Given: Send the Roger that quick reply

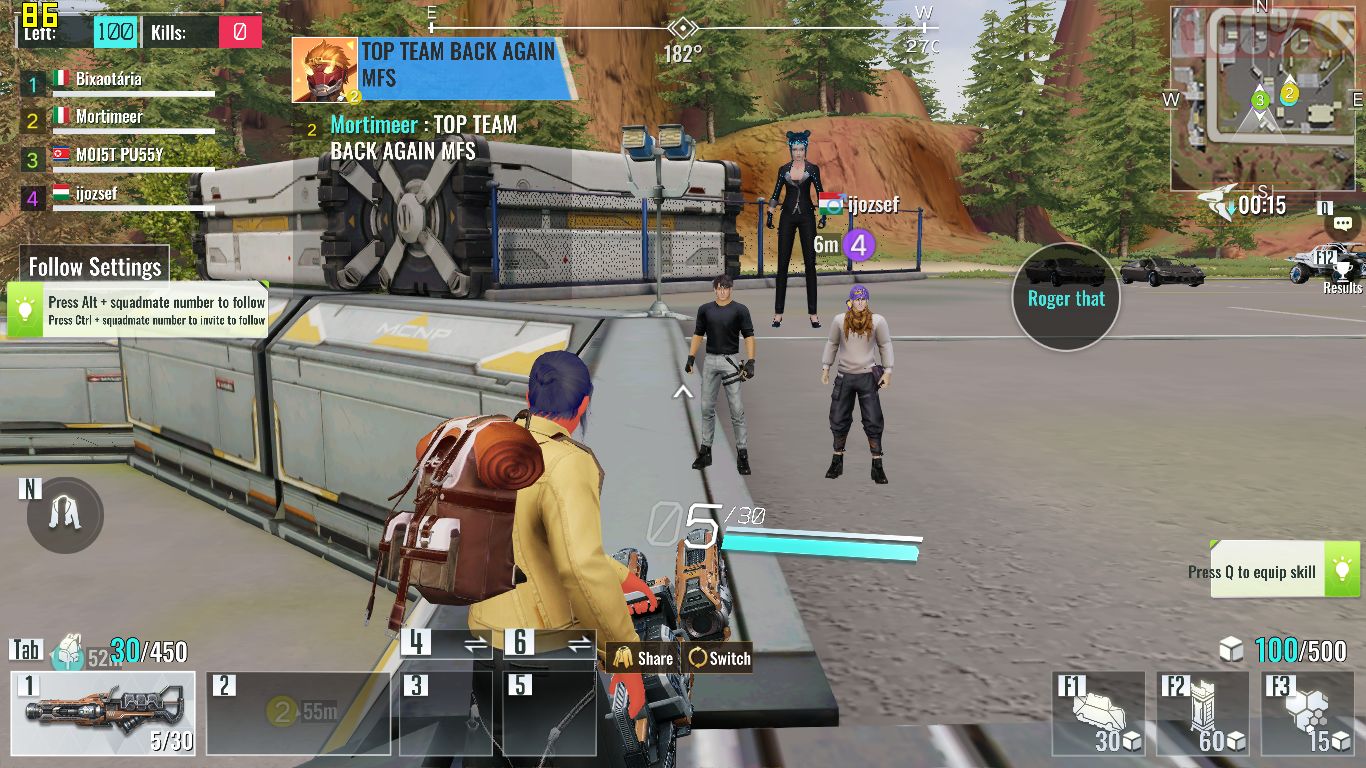Looking at the screenshot, I should click(x=1066, y=298).
